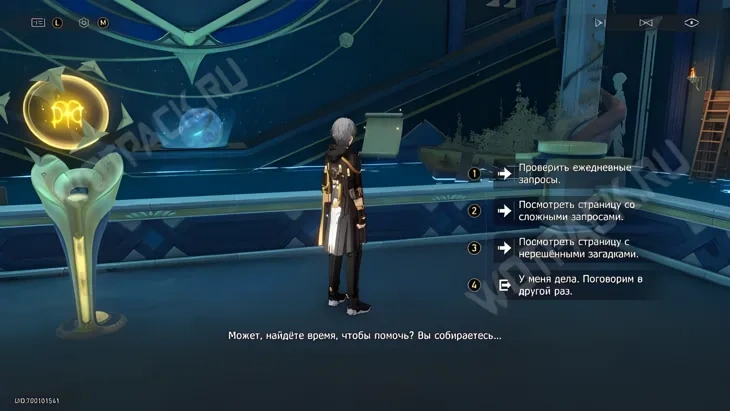Open the dialogue log list icon

[x=38, y=22]
